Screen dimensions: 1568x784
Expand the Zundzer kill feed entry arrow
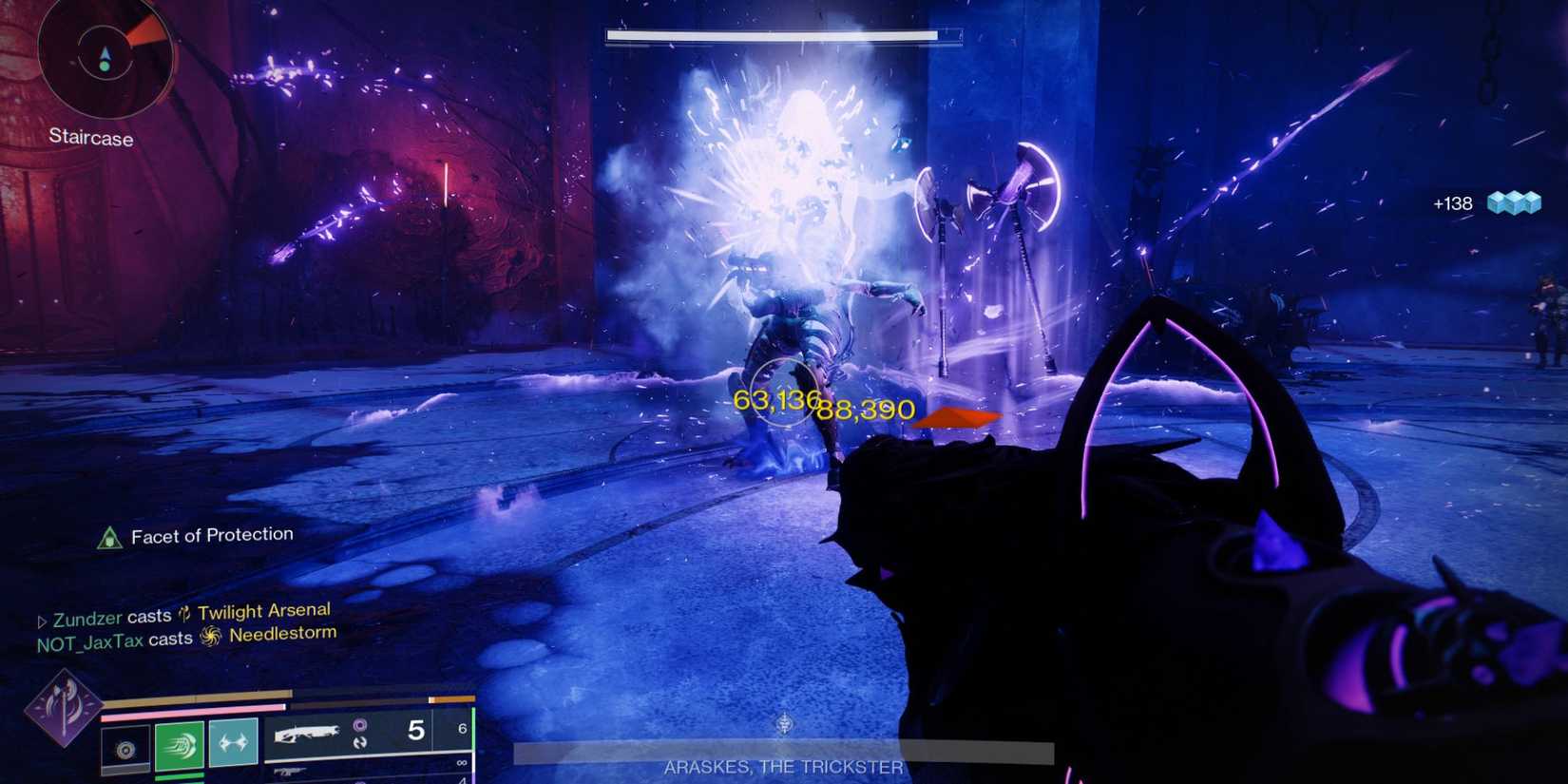coord(43,618)
